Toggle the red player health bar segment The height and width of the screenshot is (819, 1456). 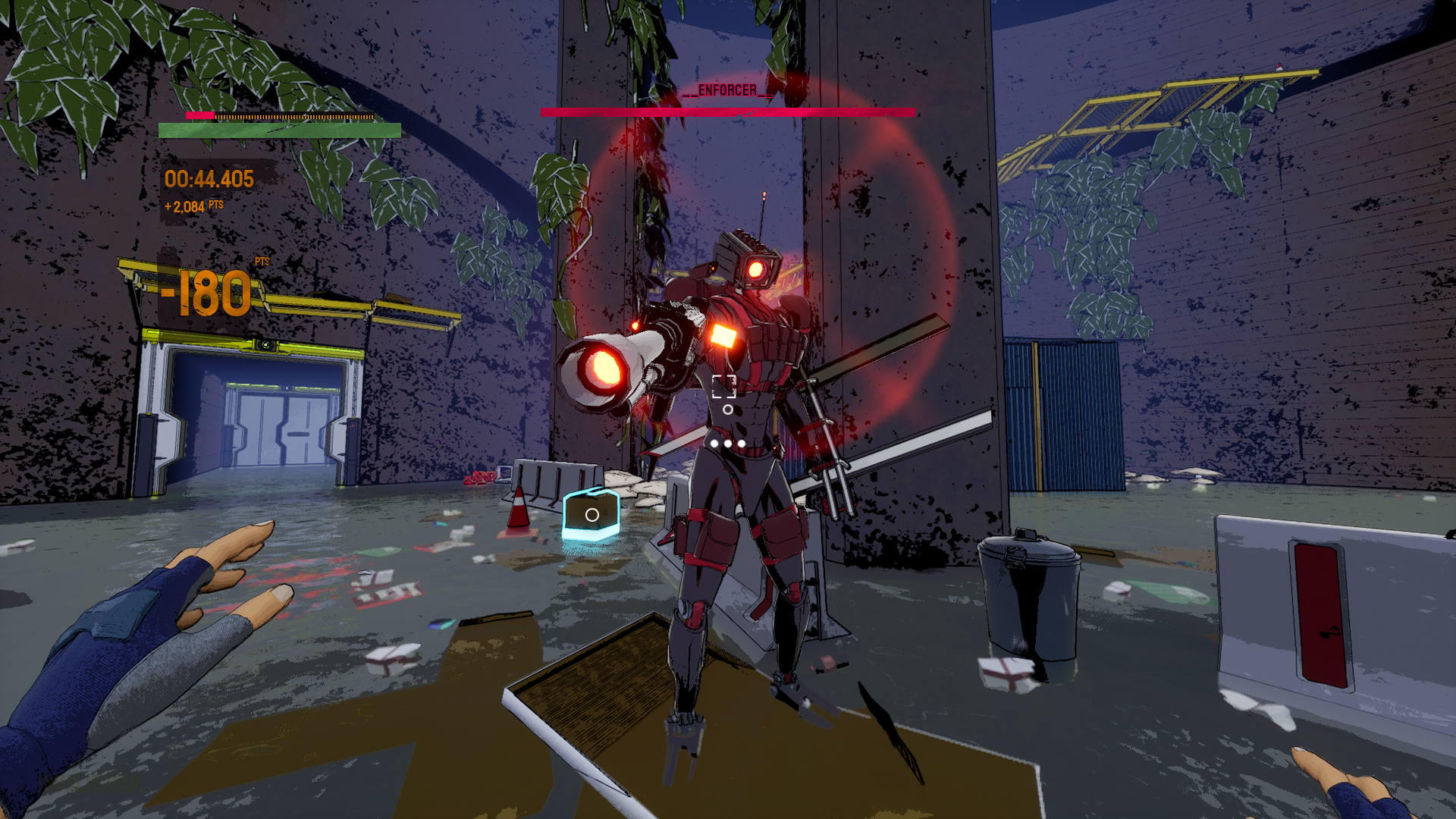click(199, 116)
